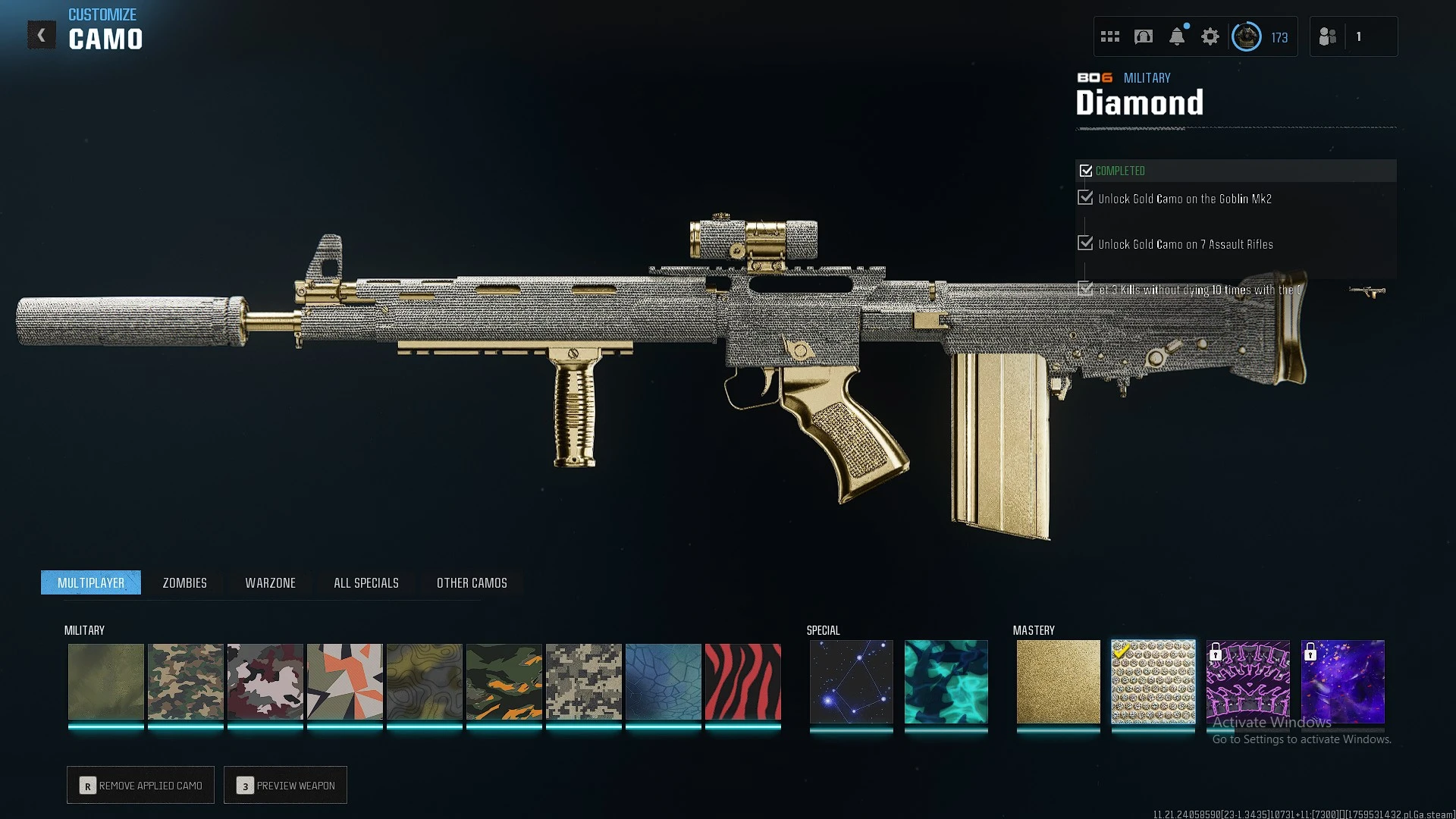The width and height of the screenshot is (1456, 819).
Task: Select the Gold mastery camo
Action: pyautogui.click(x=1058, y=682)
